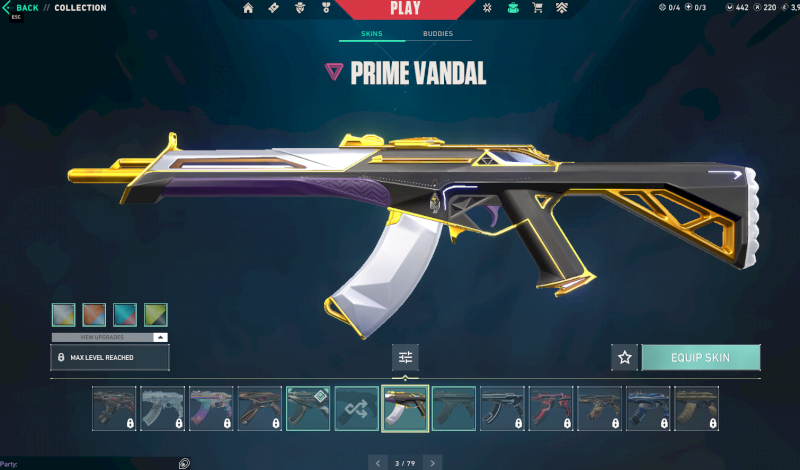Go to the previous page of skins
This screenshot has width=800, height=470.
pyautogui.click(x=377, y=463)
